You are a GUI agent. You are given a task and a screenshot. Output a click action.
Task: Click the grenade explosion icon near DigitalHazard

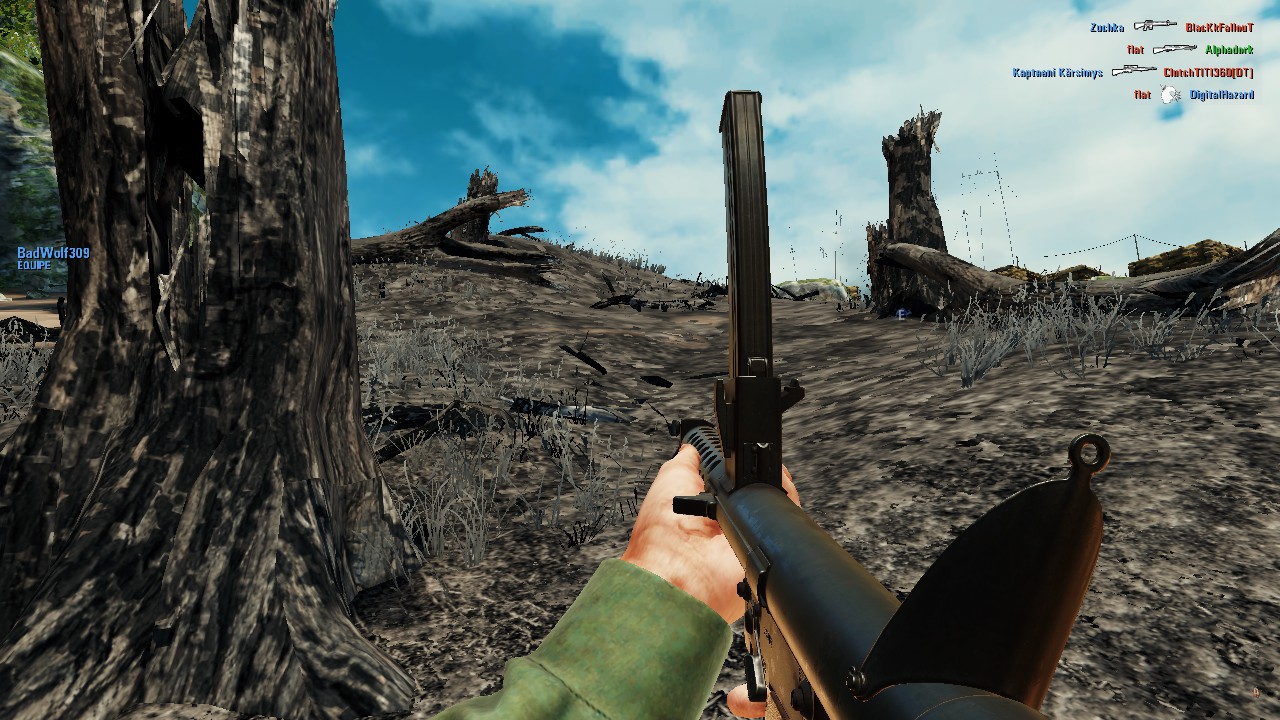[1169, 95]
